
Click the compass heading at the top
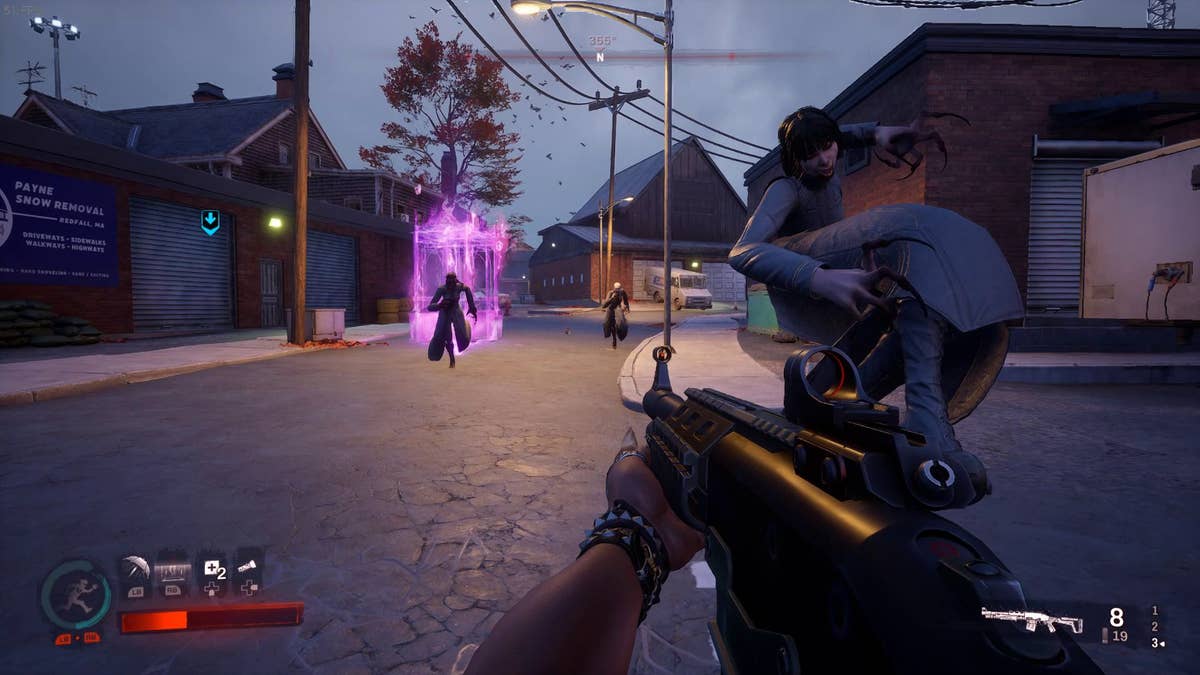click(x=601, y=49)
